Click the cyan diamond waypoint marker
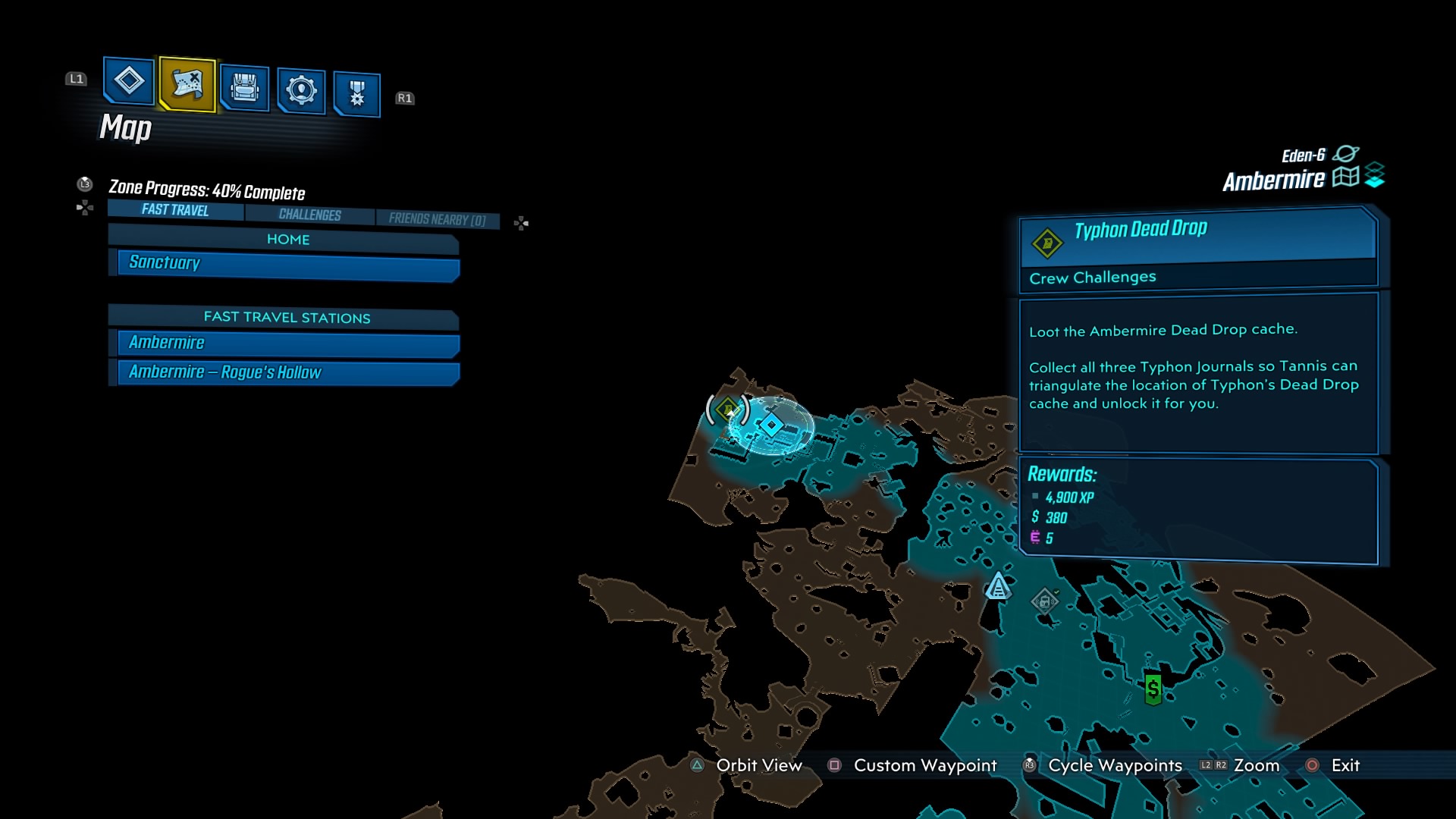This screenshot has width=1456, height=819. 771,425
